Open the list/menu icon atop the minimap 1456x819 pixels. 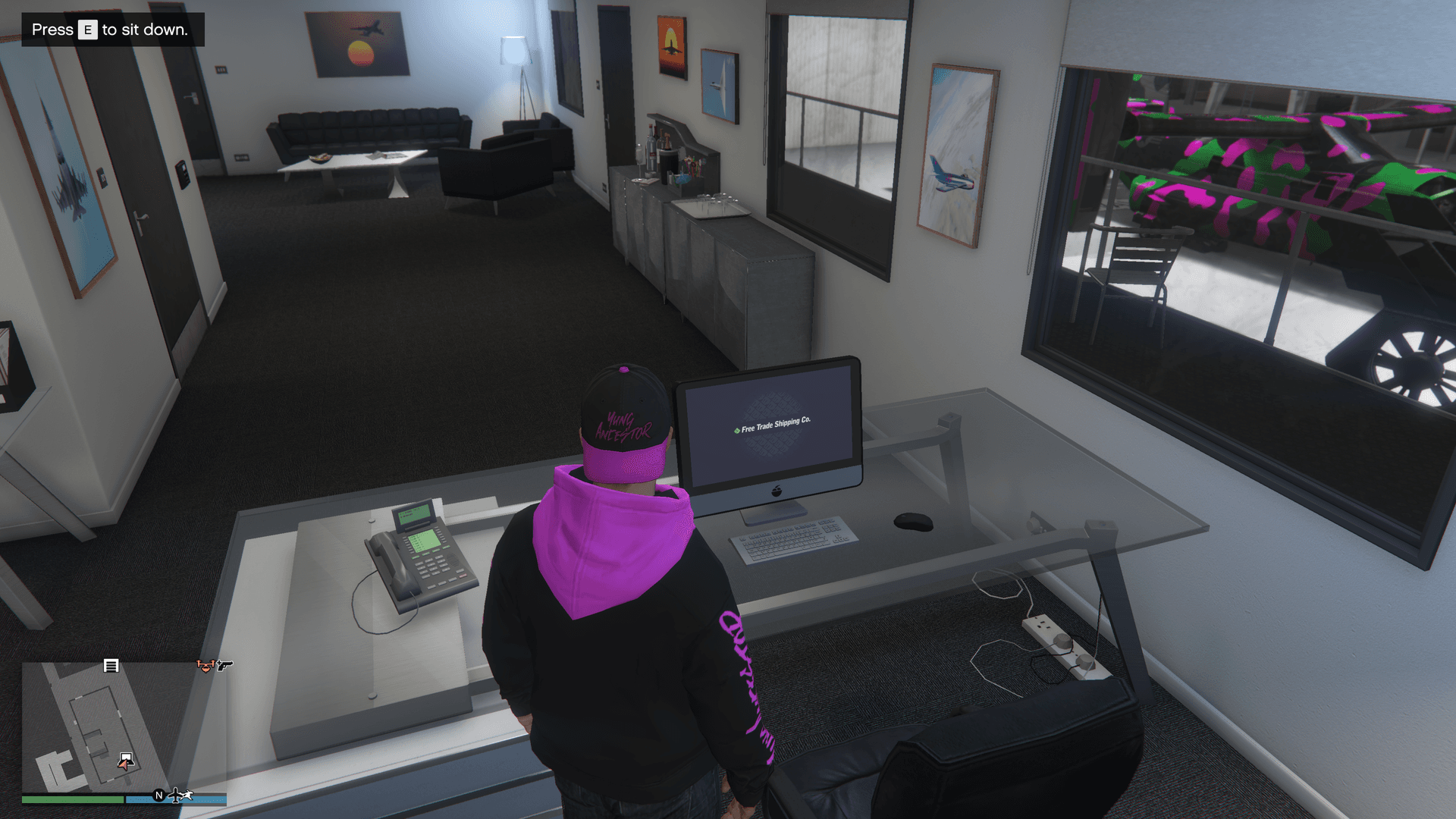111,667
